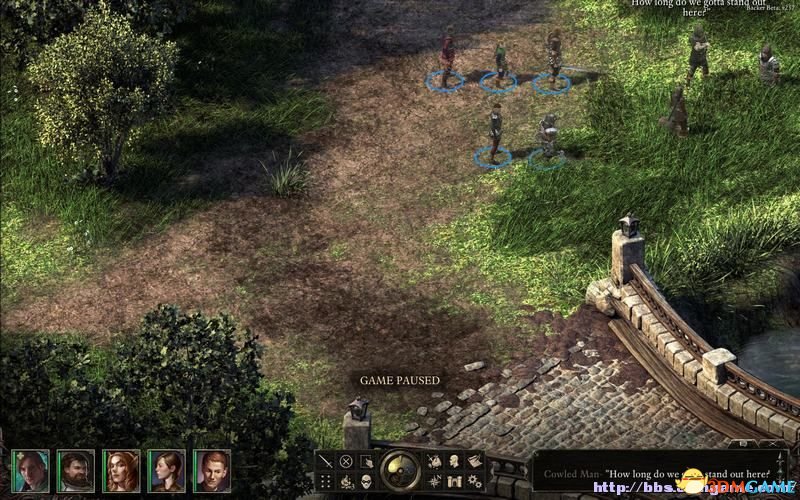Image resolution: width=800 pixels, height=500 pixels.
Task: Activate the select-all hand icon
Action: (366, 461)
